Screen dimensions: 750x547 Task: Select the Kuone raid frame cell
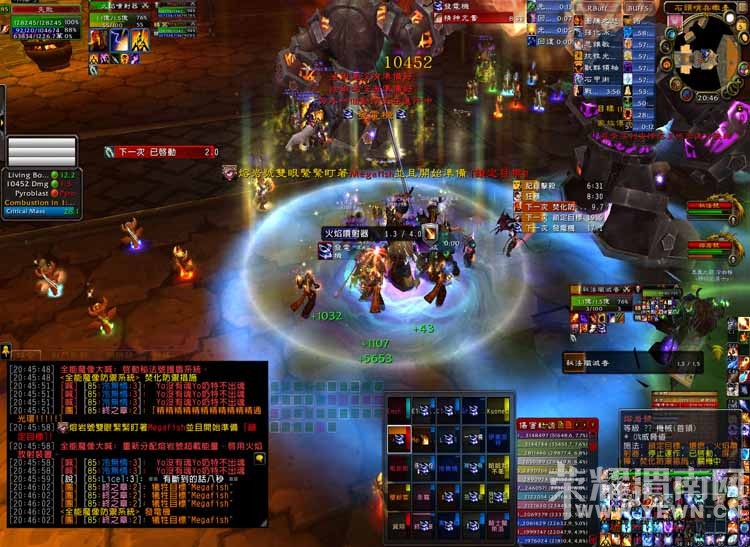[x=497, y=409]
